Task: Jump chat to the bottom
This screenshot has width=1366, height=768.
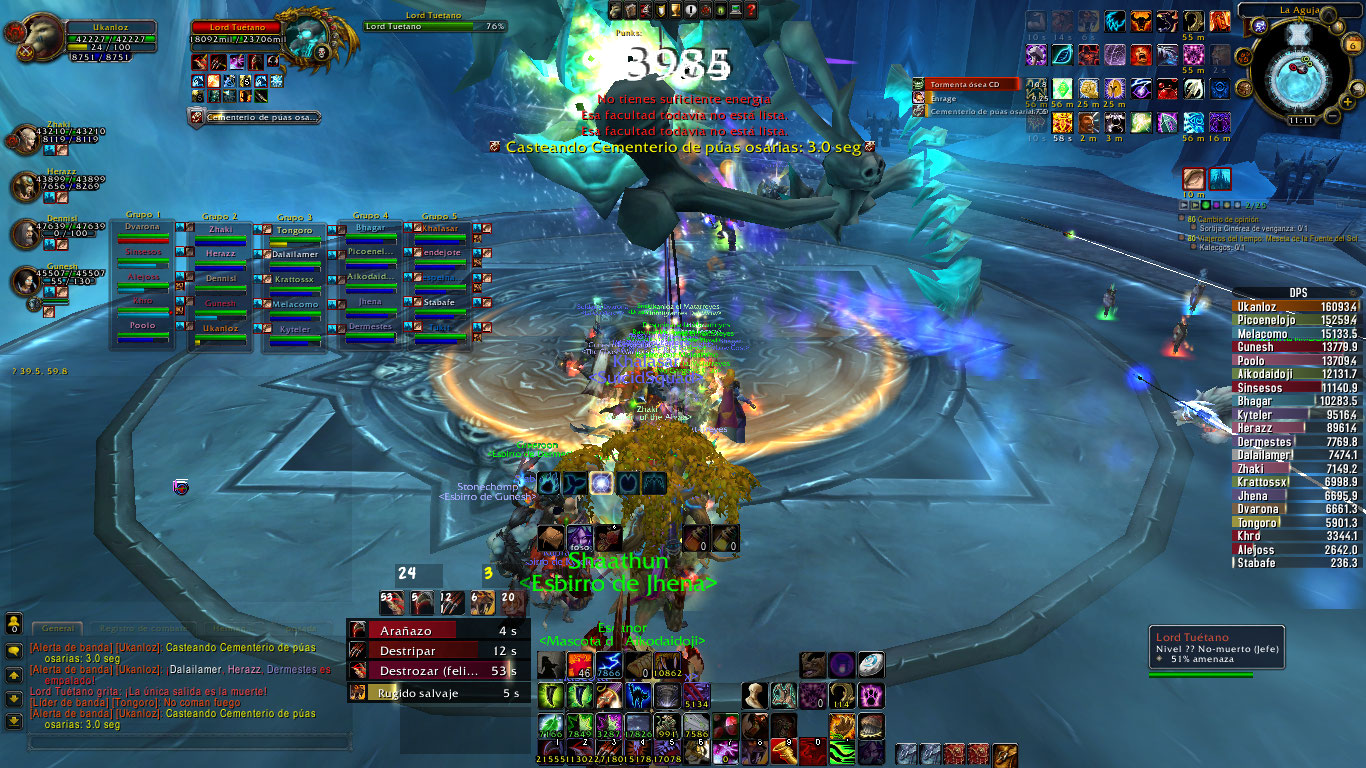Action: point(14,721)
